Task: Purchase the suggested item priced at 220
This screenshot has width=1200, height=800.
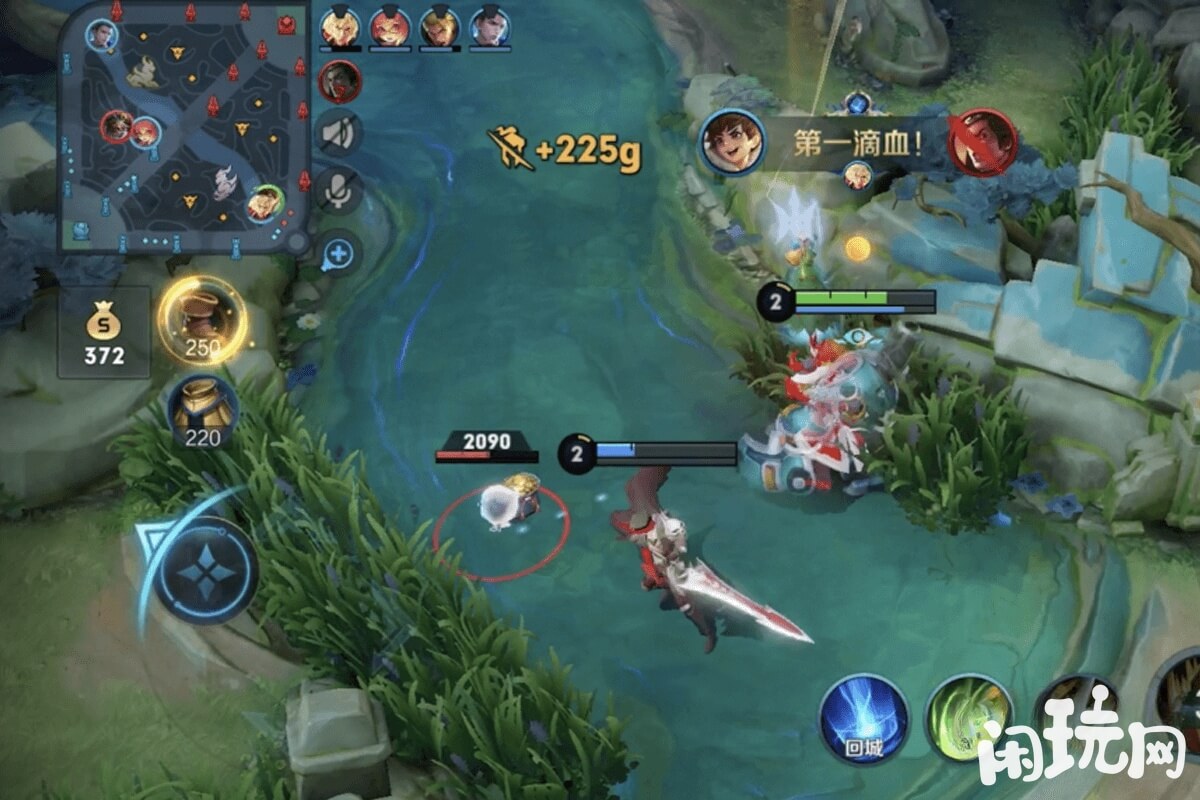Action: [x=202, y=410]
